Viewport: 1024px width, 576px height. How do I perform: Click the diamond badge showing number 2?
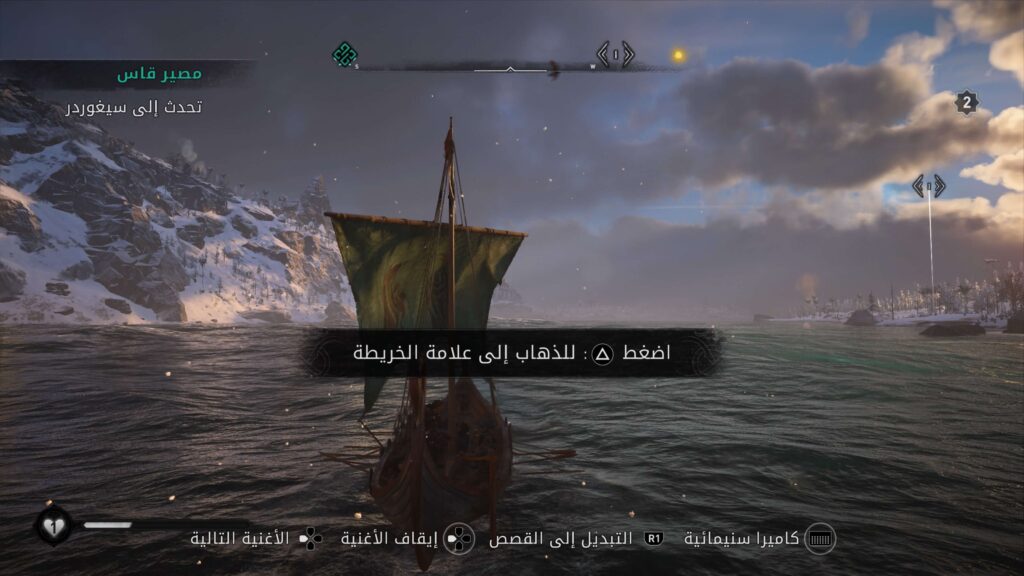[x=966, y=102]
